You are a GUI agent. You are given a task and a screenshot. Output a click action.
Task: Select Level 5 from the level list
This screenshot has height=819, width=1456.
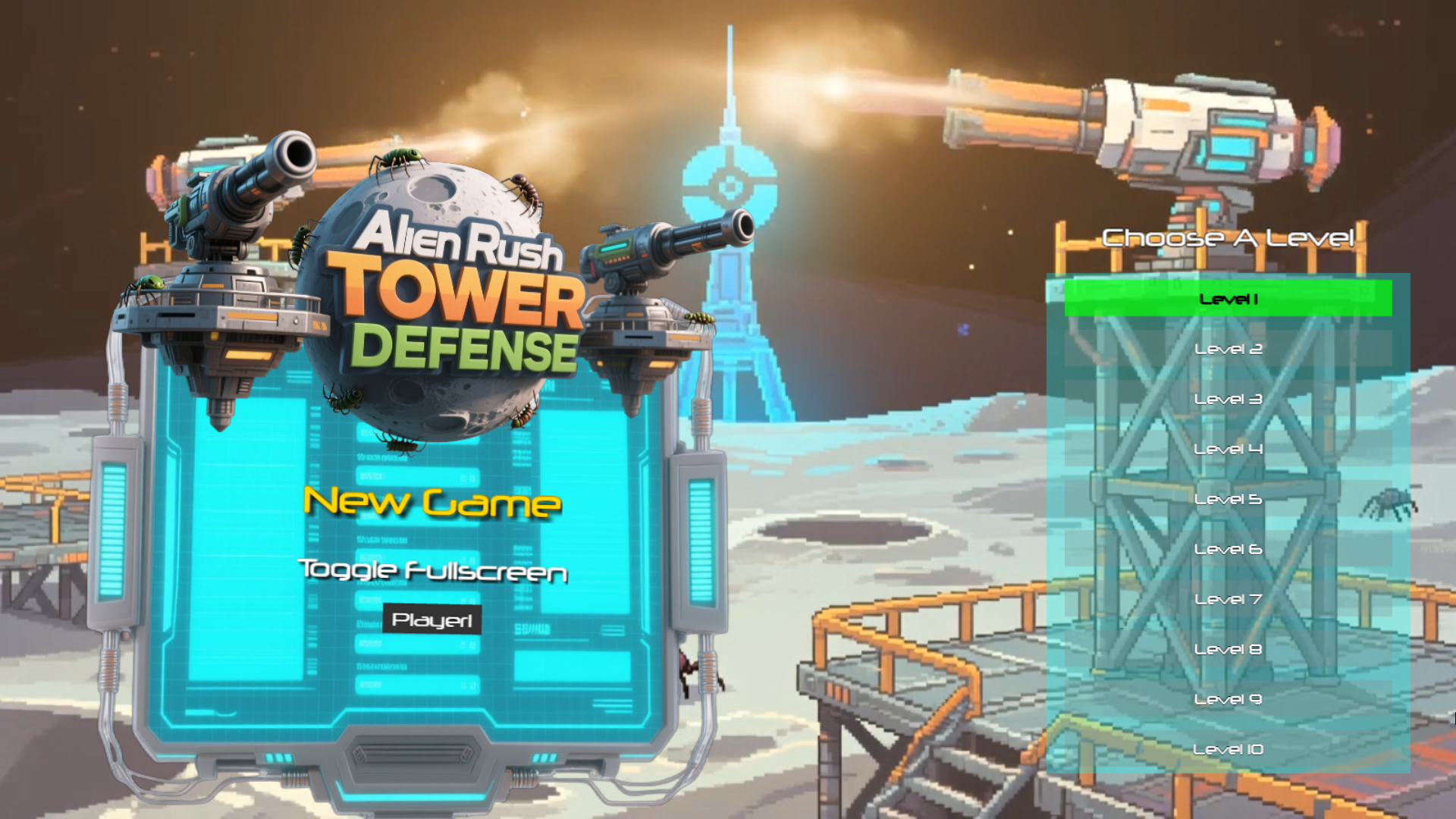coord(1228,499)
